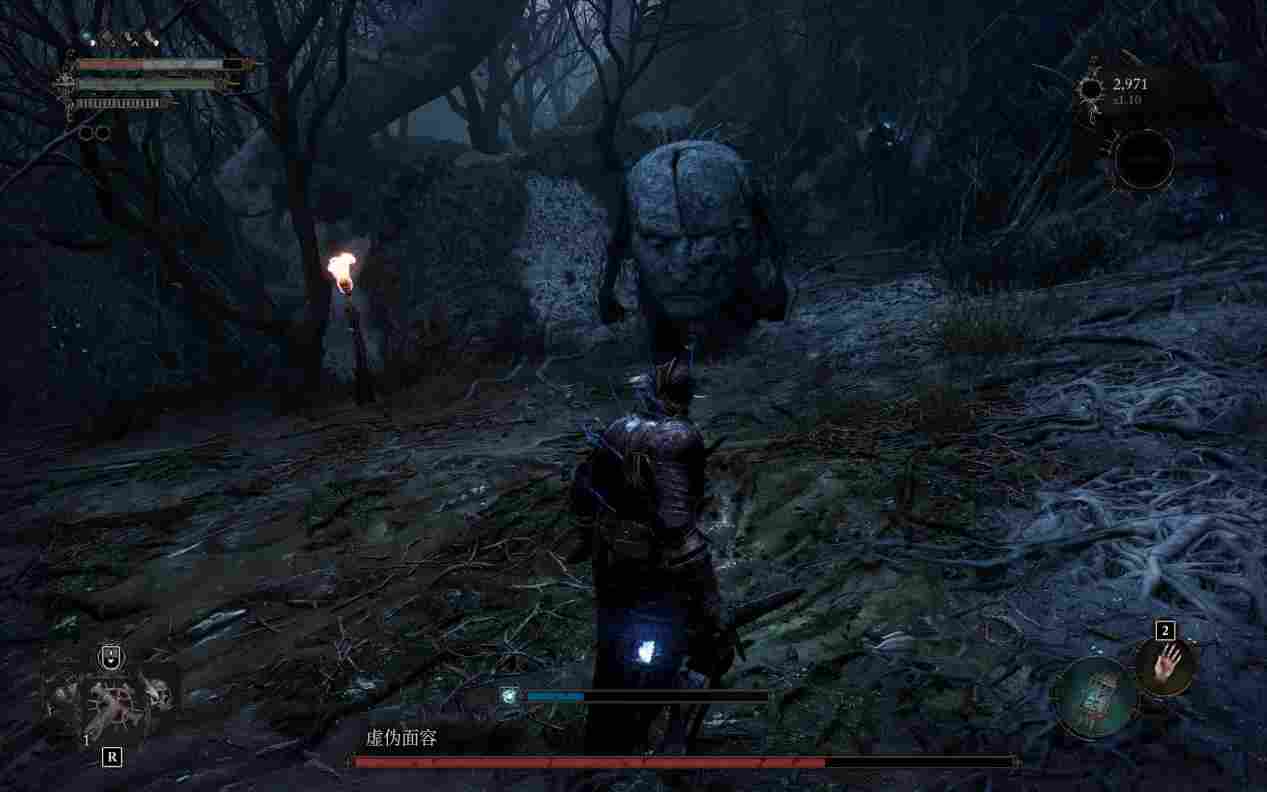
Task: Choose the shield icon above the weapons
Action: 111,657
